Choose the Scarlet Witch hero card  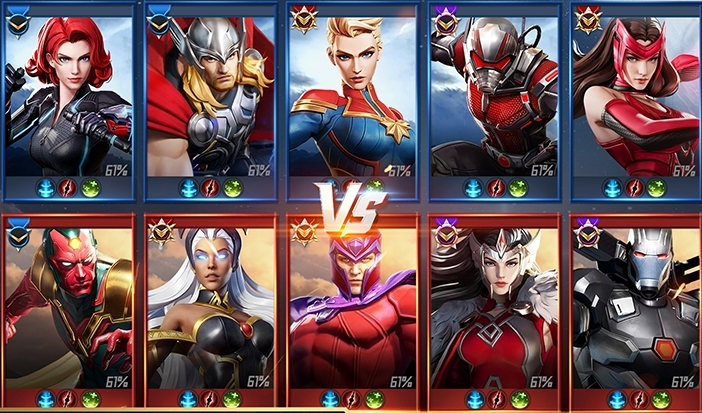pos(634,95)
